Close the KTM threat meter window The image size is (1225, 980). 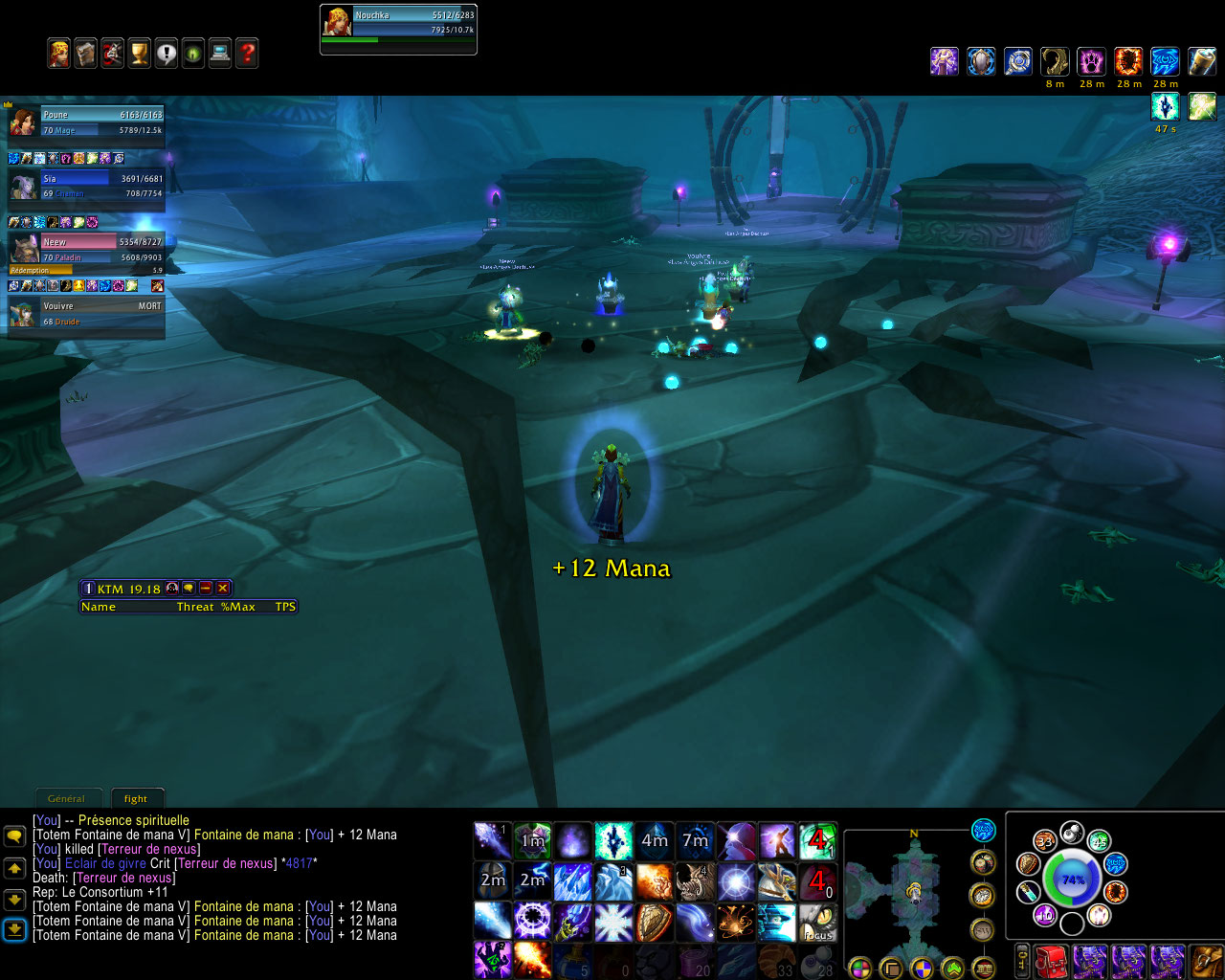point(223,589)
